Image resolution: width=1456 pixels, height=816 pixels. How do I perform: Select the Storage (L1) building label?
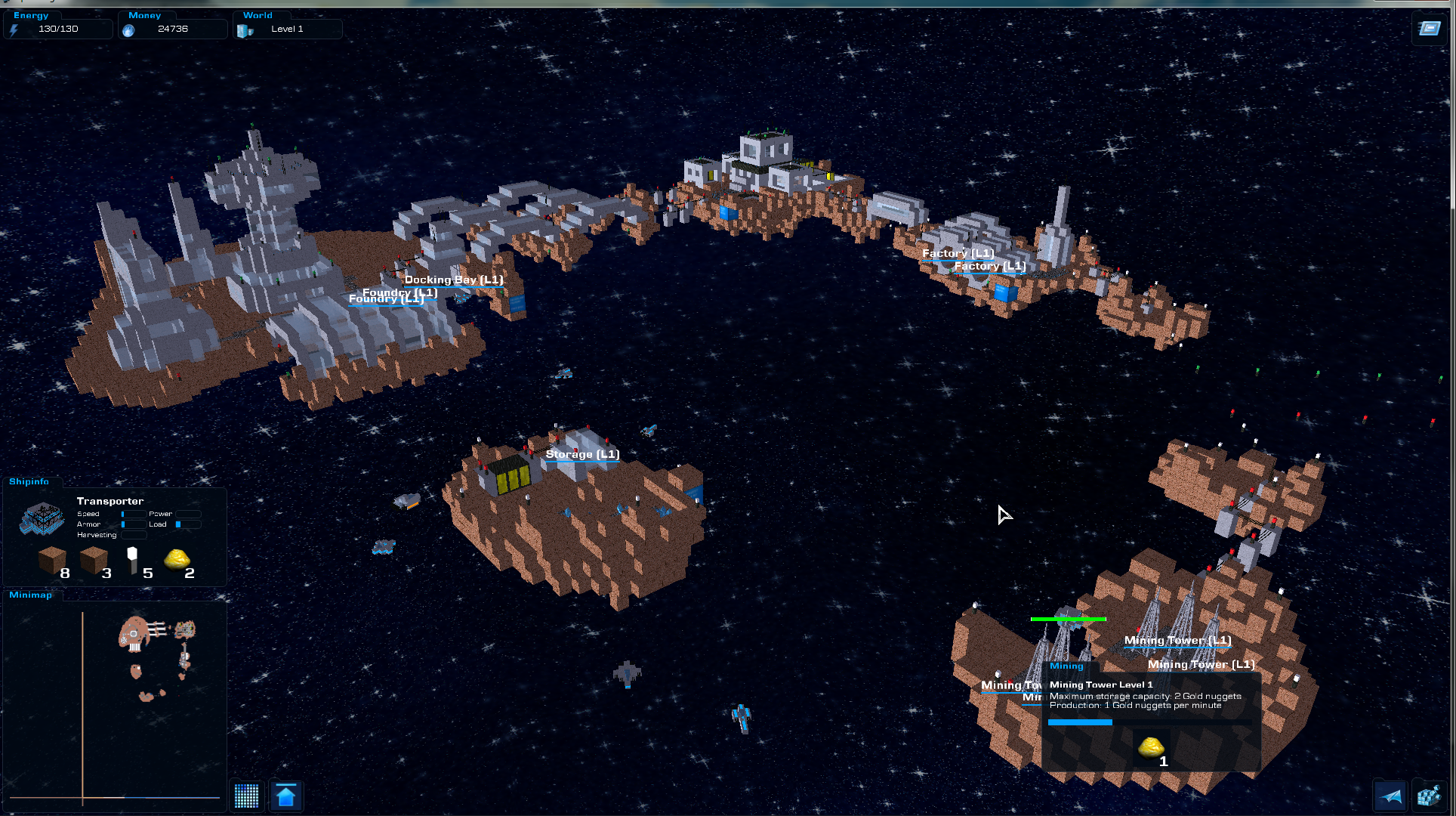582,454
